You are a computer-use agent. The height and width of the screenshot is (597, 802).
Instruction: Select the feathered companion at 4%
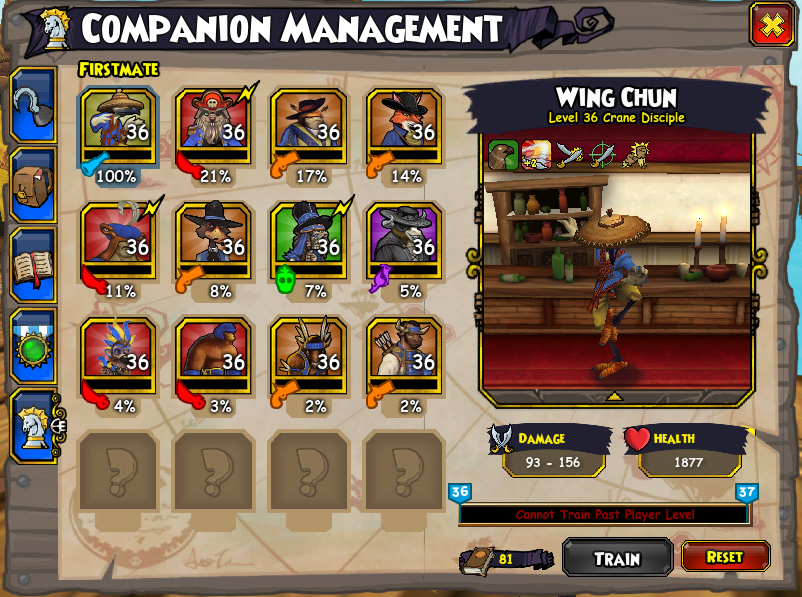pos(119,357)
